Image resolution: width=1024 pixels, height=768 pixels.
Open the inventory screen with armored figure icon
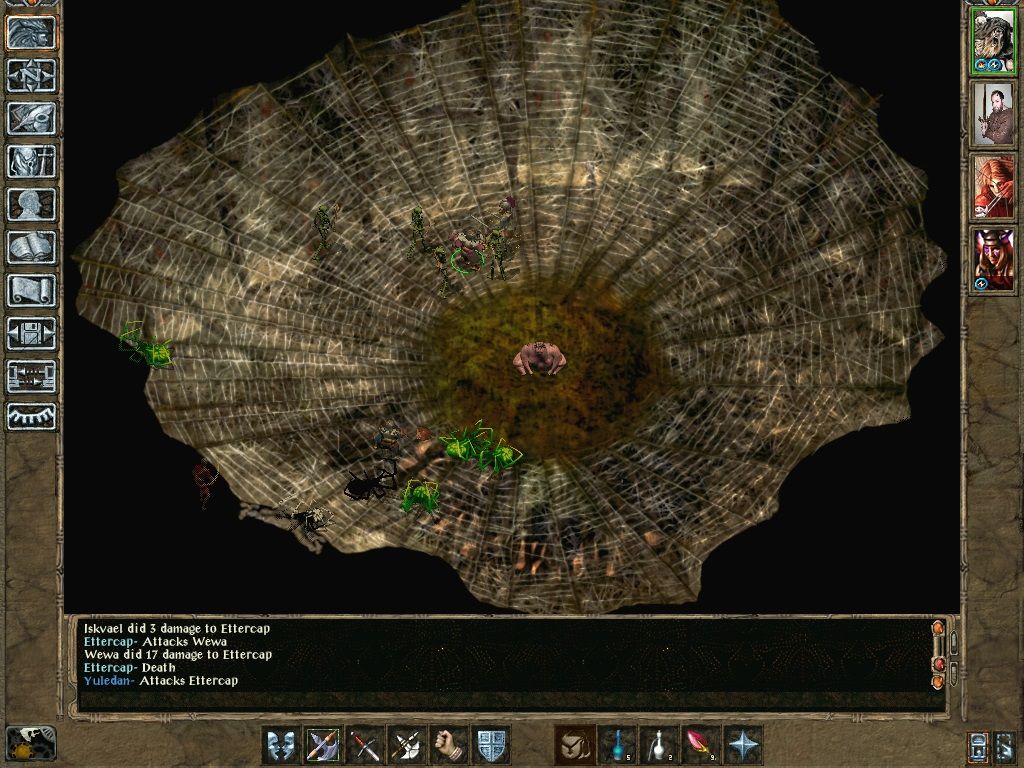[x=32, y=162]
